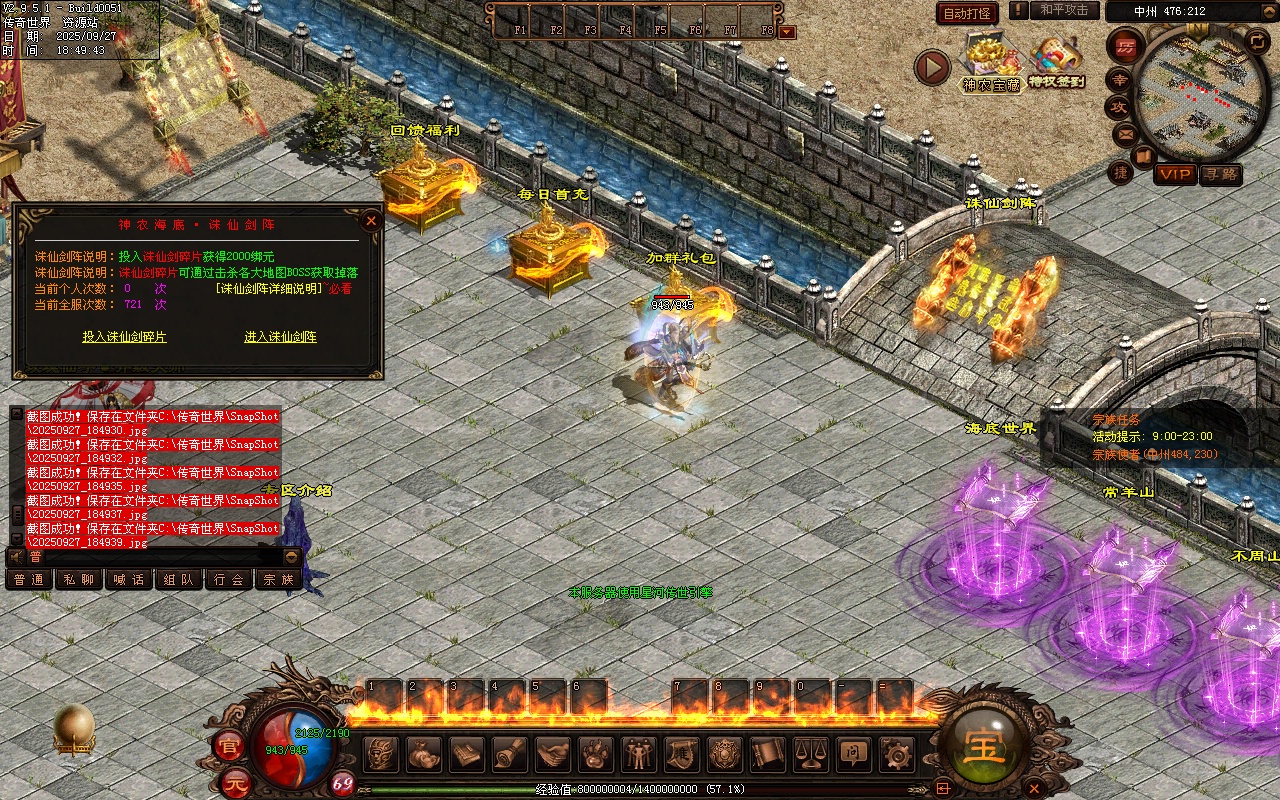The height and width of the screenshot is (800, 1280).
Task: Open the 特权签到 sign-in icon
Action: tap(1056, 63)
